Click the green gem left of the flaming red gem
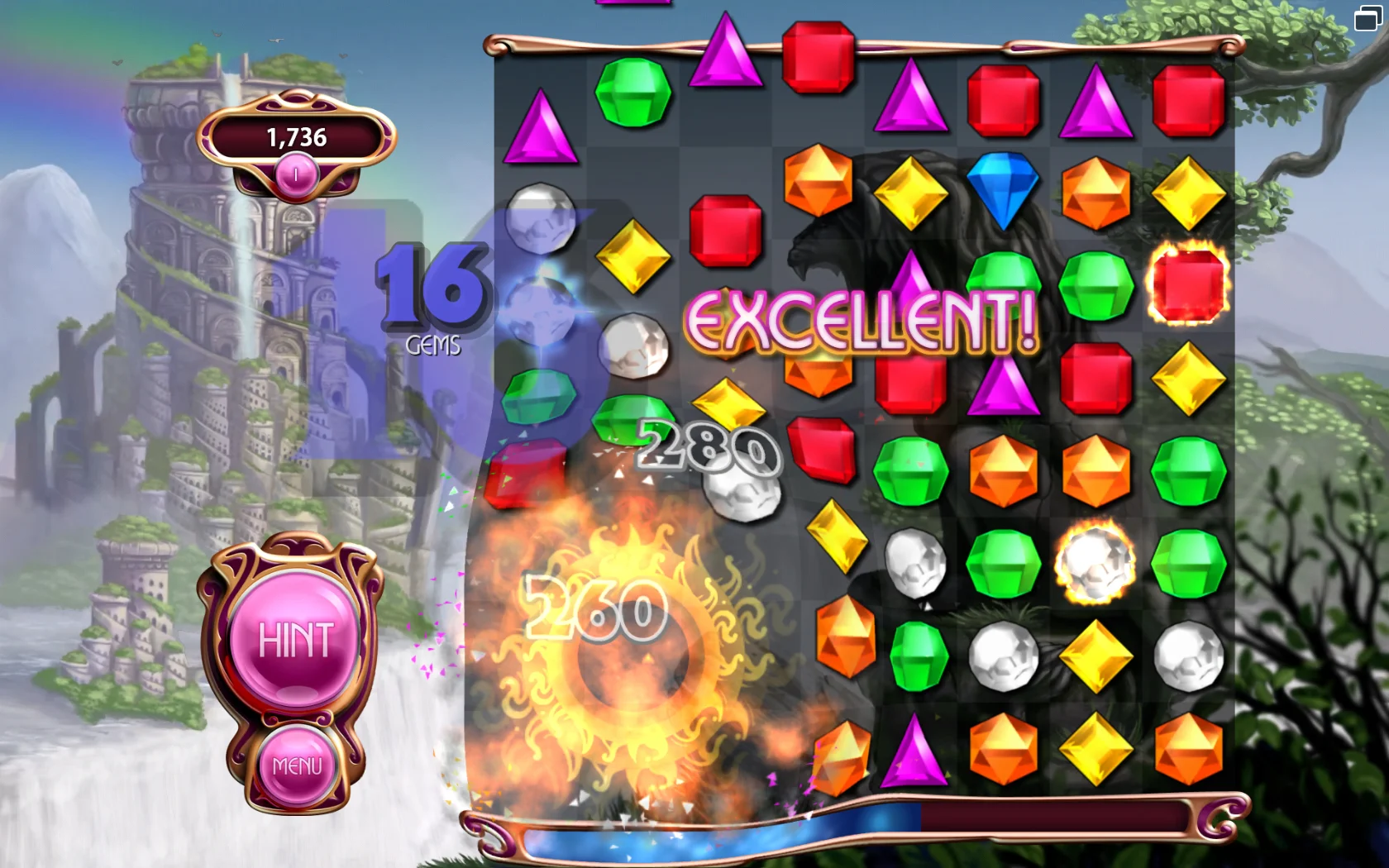This screenshot has height=868, width=1389. 1095,285
